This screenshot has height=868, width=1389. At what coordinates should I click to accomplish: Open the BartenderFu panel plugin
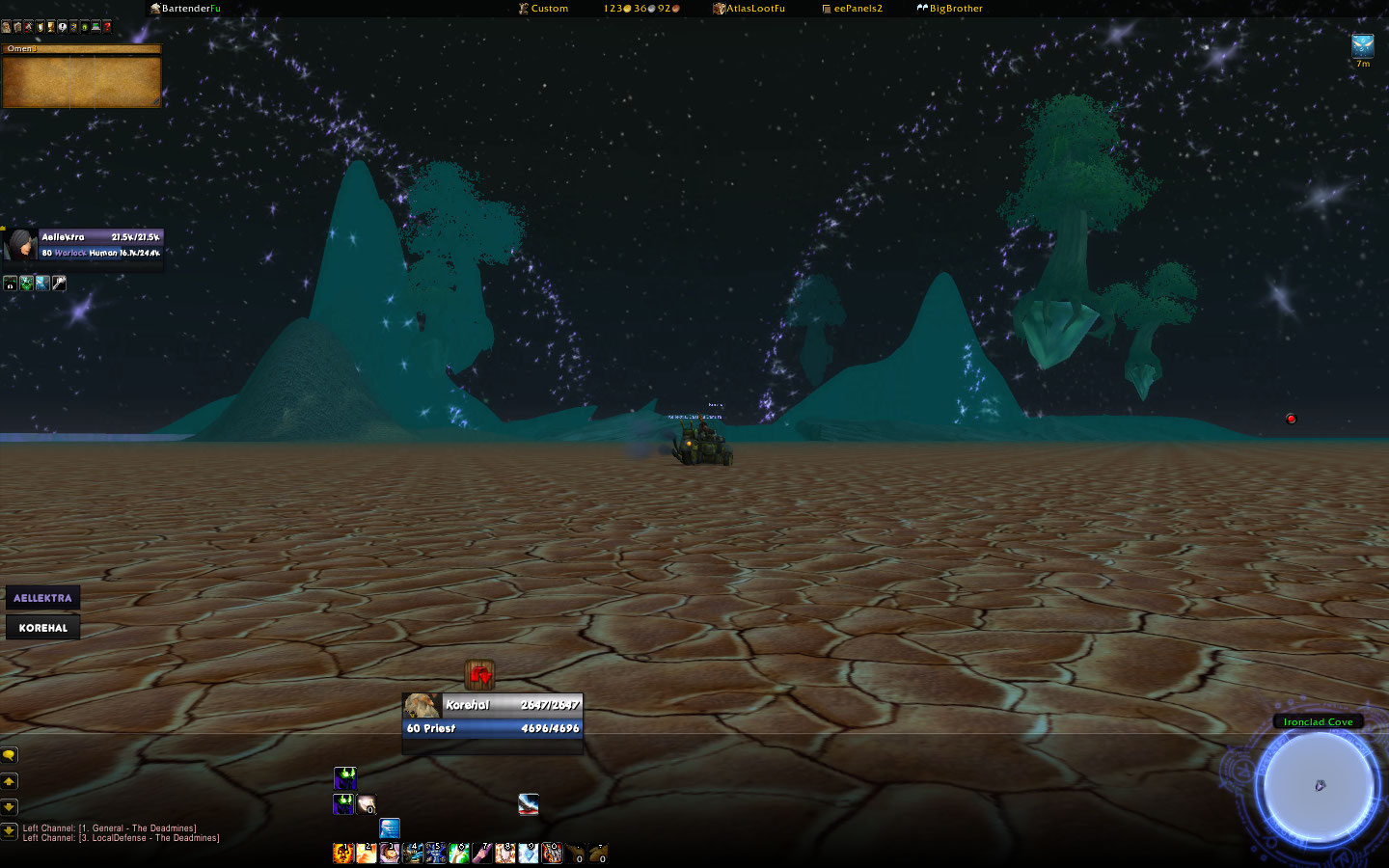coord(190,9)
